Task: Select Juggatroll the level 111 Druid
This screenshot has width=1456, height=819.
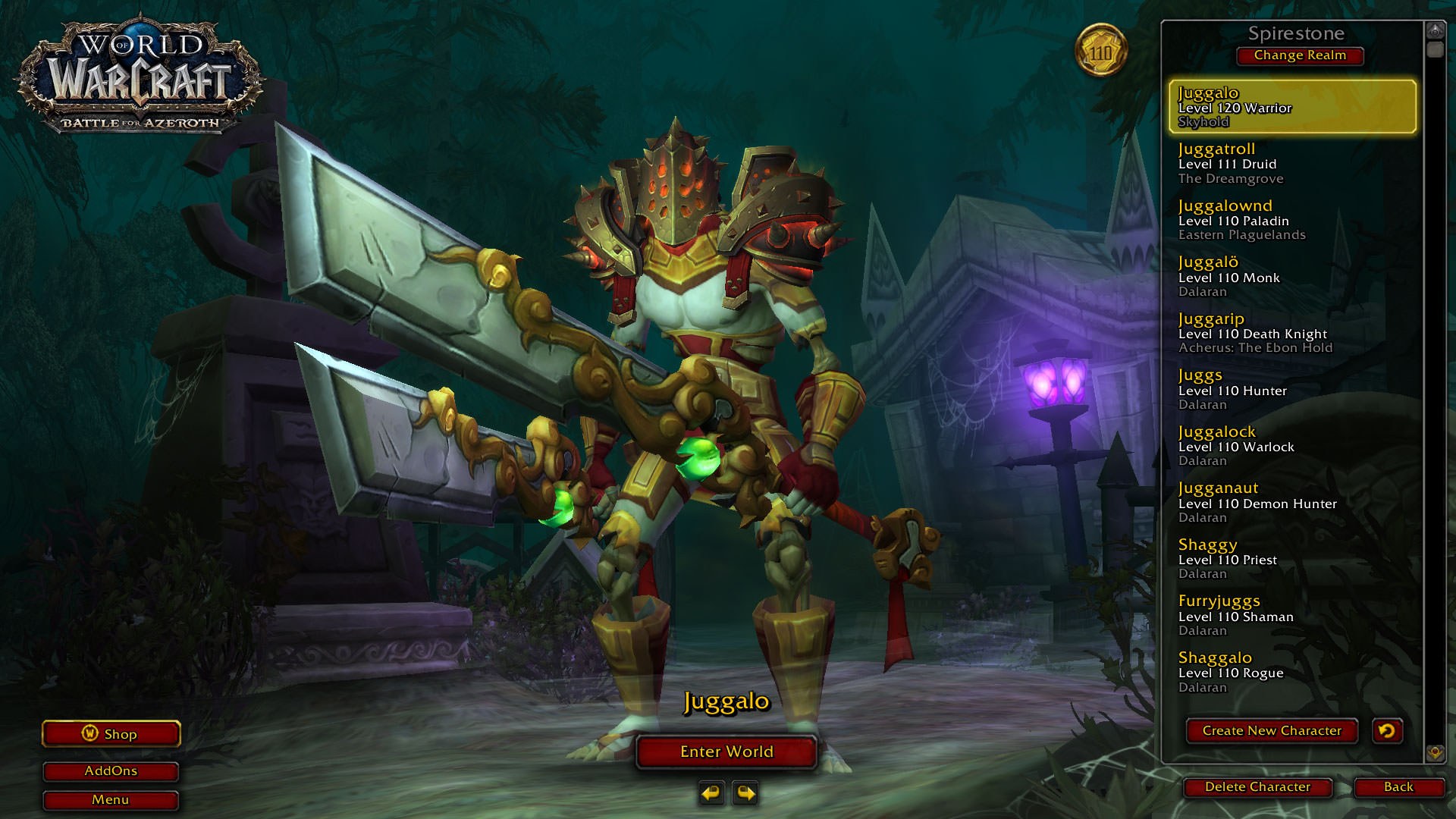Action: (x=1292, y=164)
